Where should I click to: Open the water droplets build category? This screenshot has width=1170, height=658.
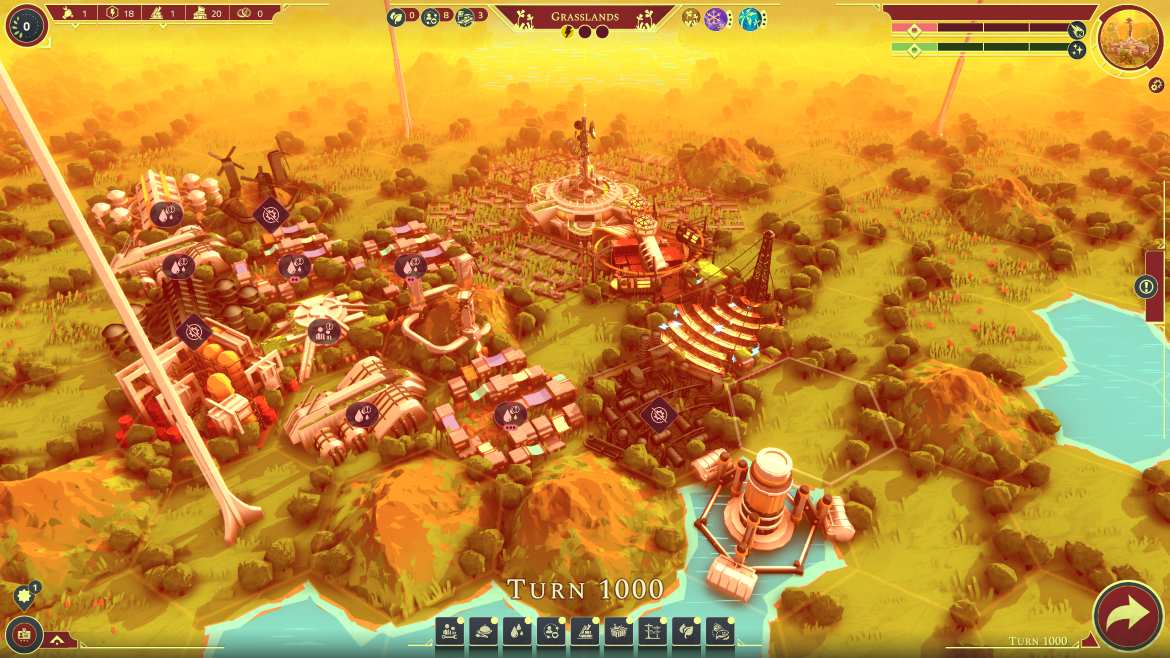516,631
